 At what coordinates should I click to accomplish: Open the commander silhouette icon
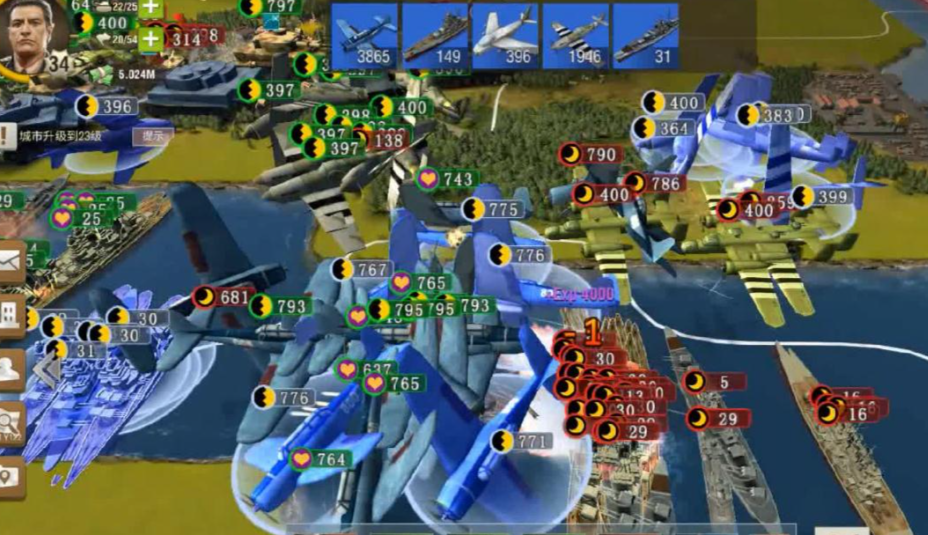[x=11, y=368]
